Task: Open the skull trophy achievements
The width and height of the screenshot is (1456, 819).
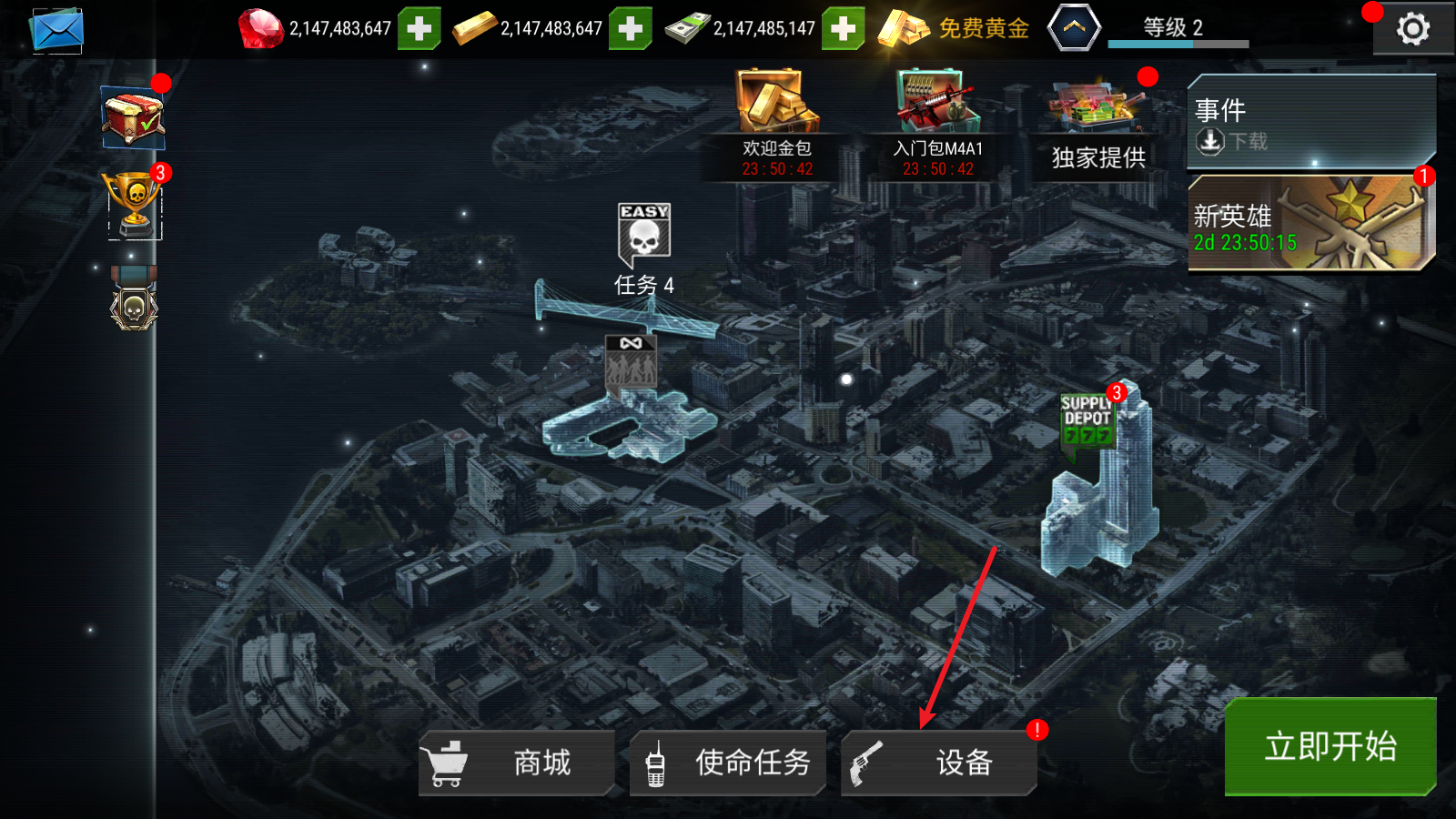Action: 135,205
